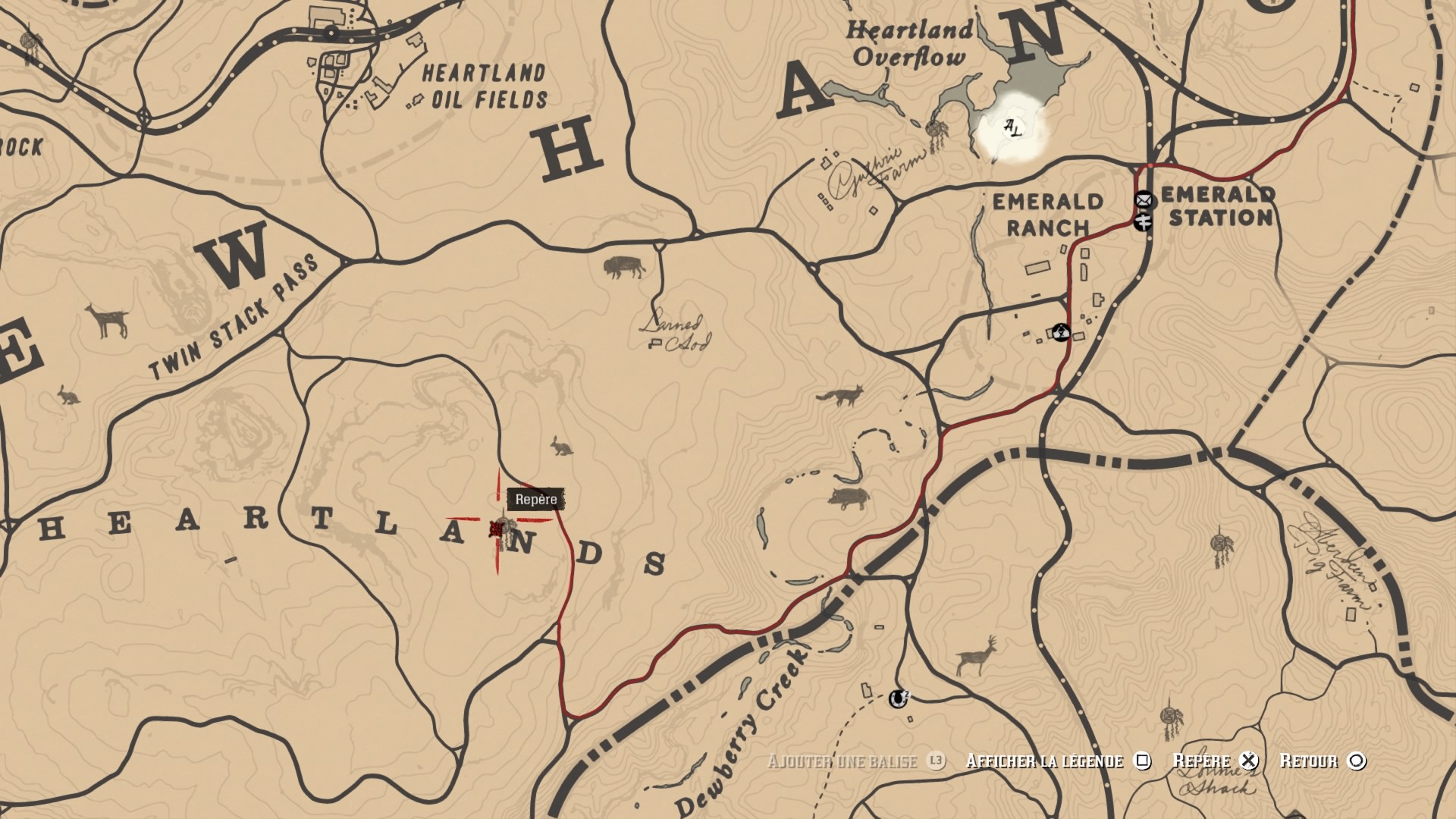Viewport: 1456px width, 819px height.
Task: Select the boar animal marker
Action: pyautogui.click(x=849, y=498)
